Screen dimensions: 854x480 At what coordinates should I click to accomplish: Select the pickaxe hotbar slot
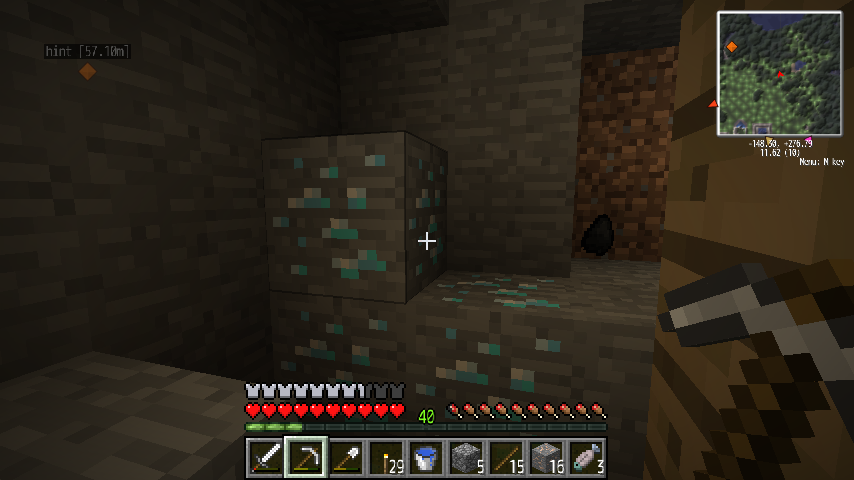[x=305, y=459]
